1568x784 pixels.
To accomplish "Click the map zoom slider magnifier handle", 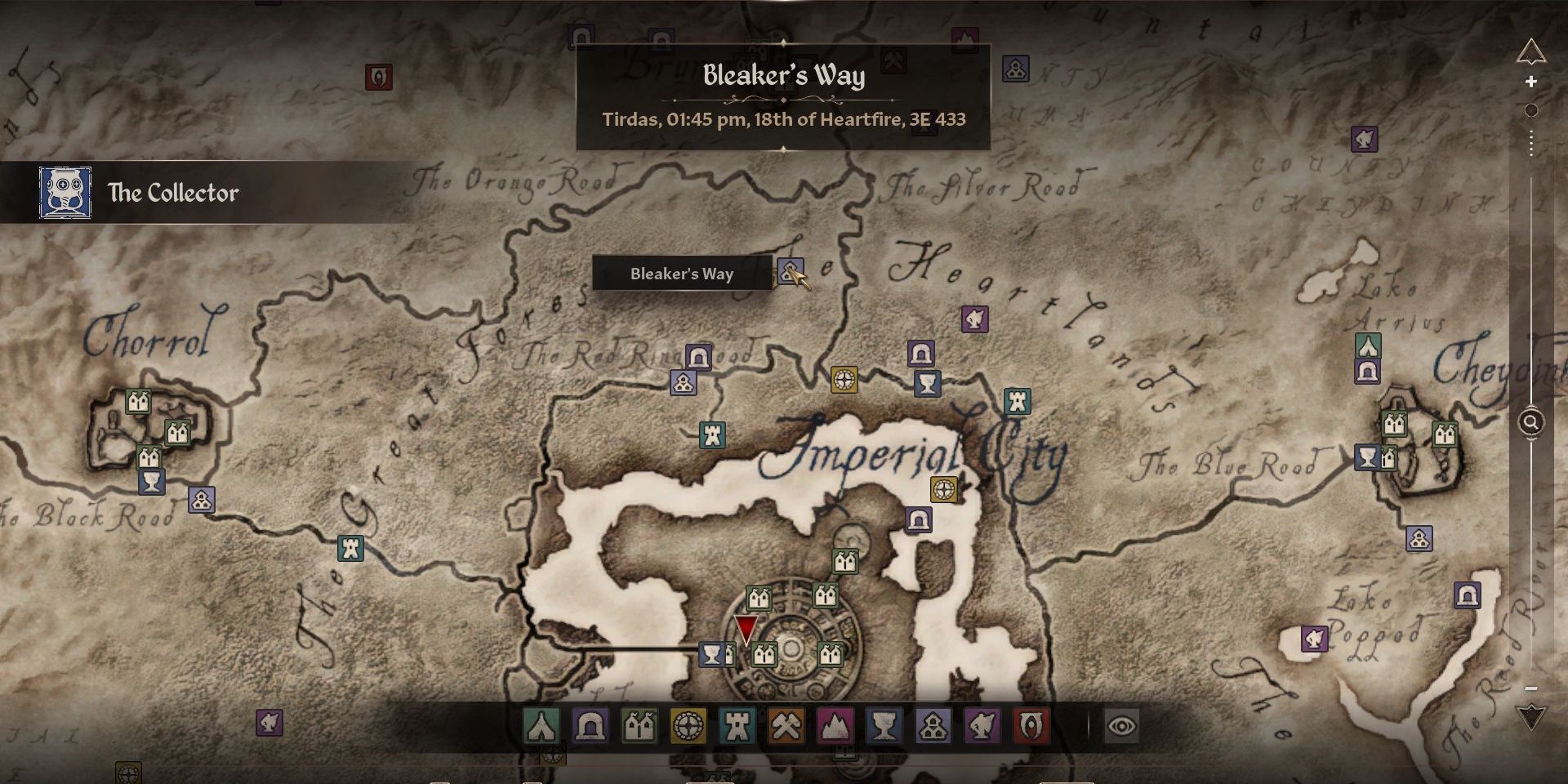I will pyautogui.click(x=1531, y=422).
